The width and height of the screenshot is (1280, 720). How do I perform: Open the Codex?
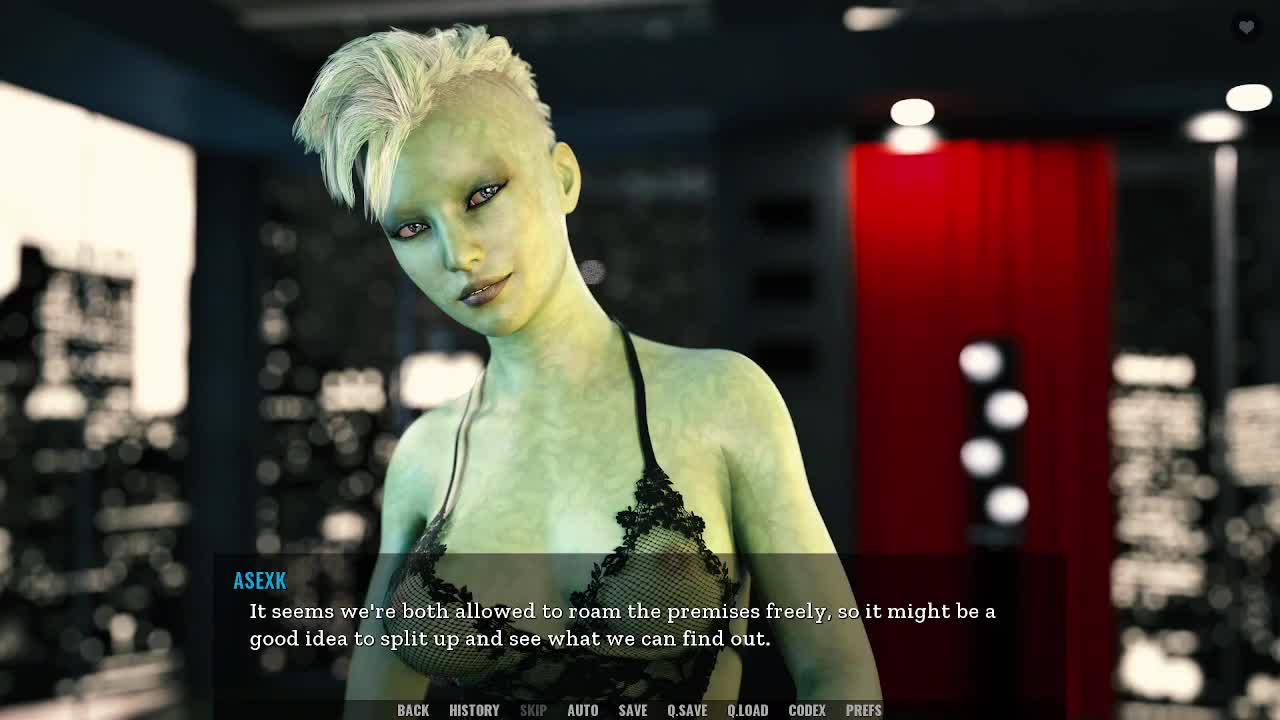[x=807, y=710]
